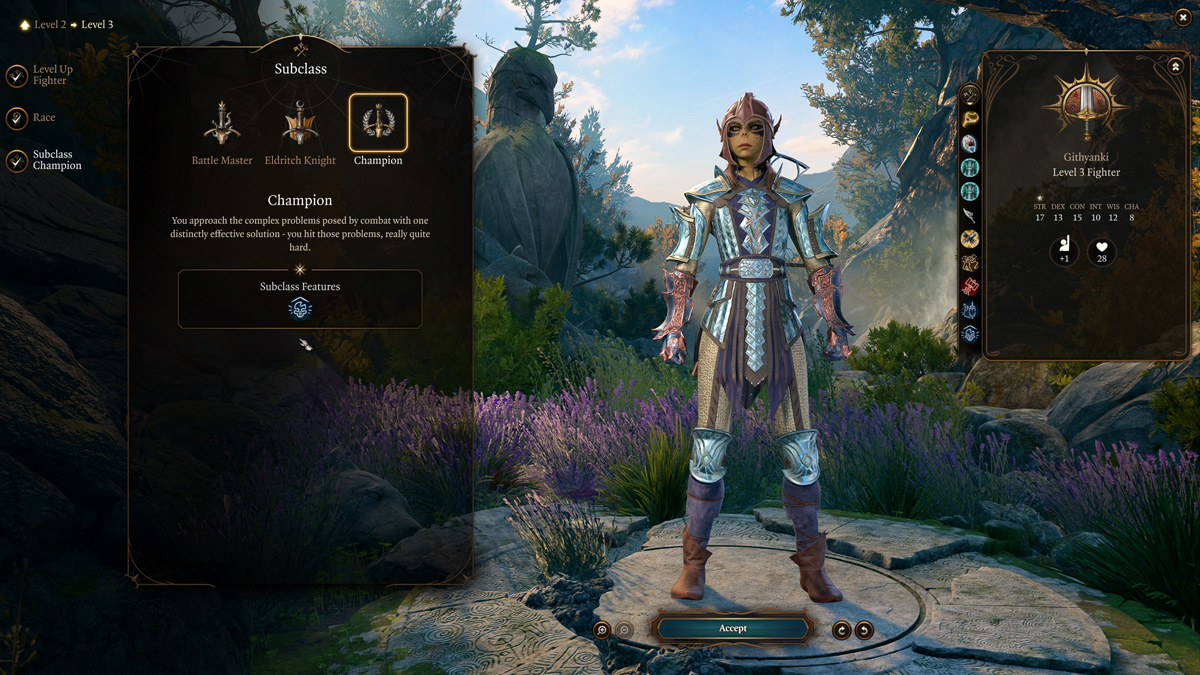
Task: Close the level up screen
Action: (x=1183, y=17)
